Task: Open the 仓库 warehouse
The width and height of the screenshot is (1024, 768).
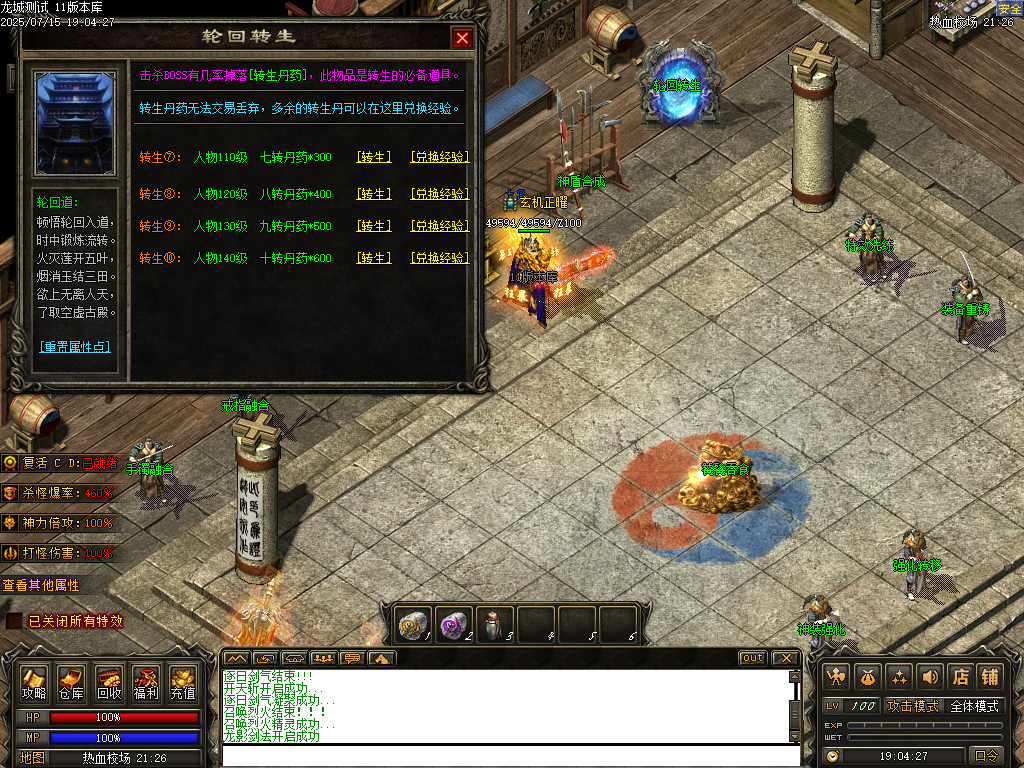Action: coord(71,683)
